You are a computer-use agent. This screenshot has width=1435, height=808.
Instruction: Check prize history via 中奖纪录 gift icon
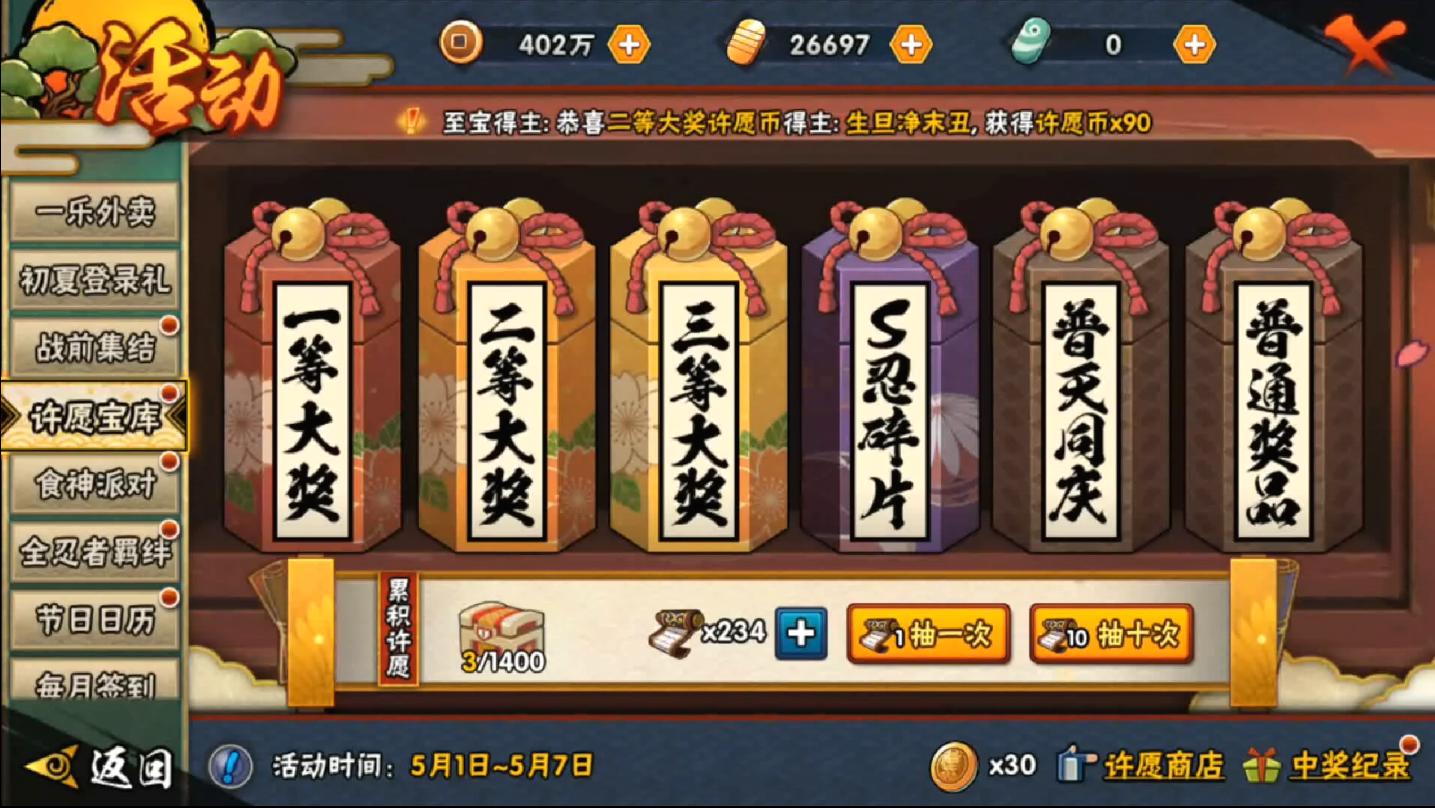click(x=1292, y=766)
